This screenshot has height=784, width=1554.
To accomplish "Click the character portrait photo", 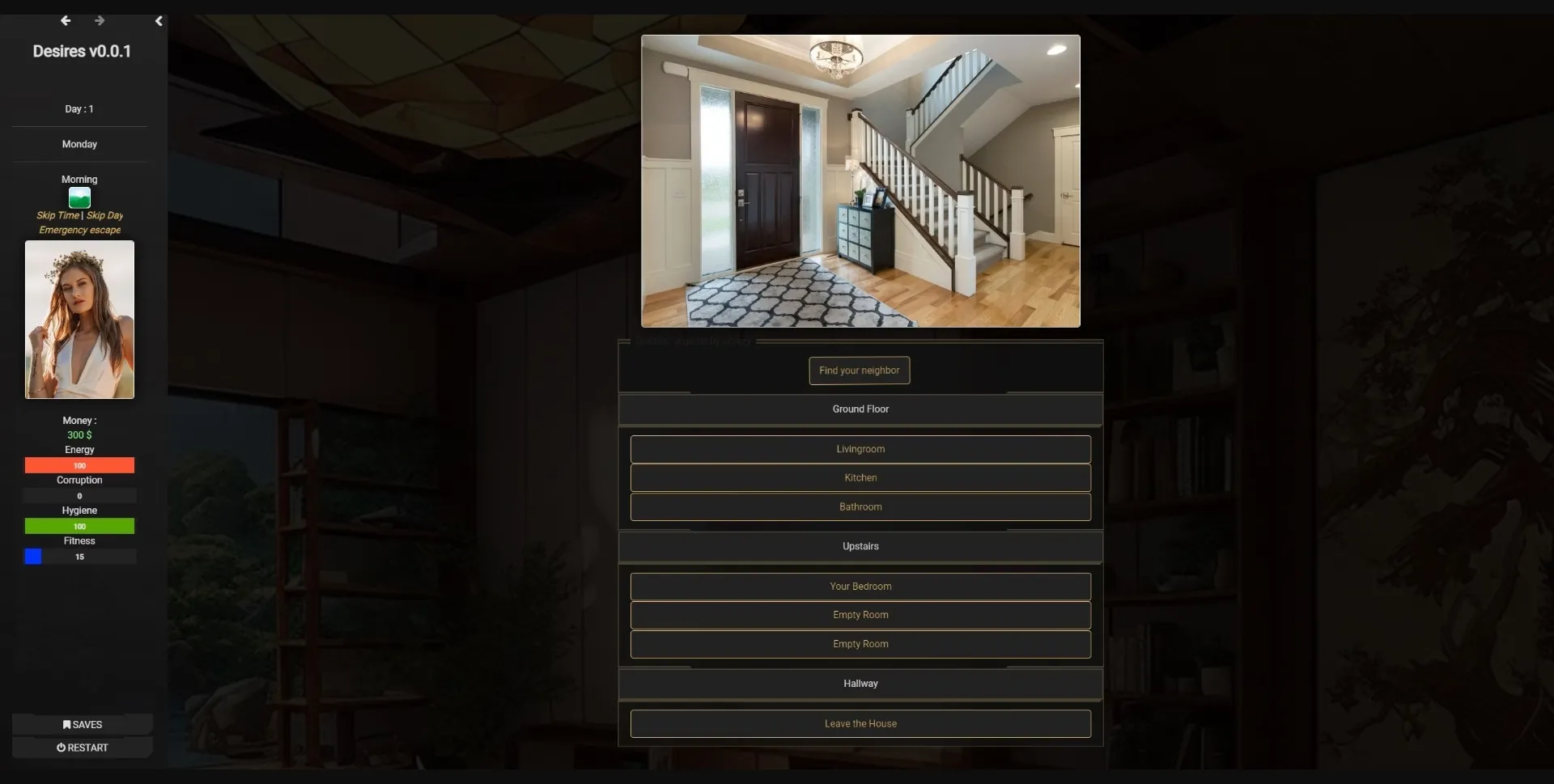I will click(79, 320).
